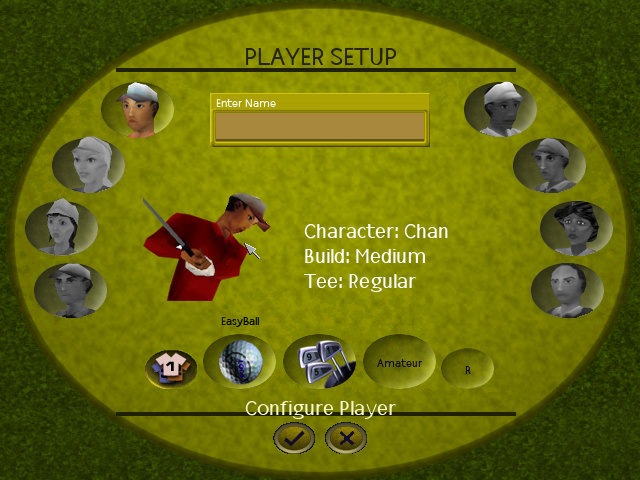Choose the bald man portrait

click(x=567, y=290)
